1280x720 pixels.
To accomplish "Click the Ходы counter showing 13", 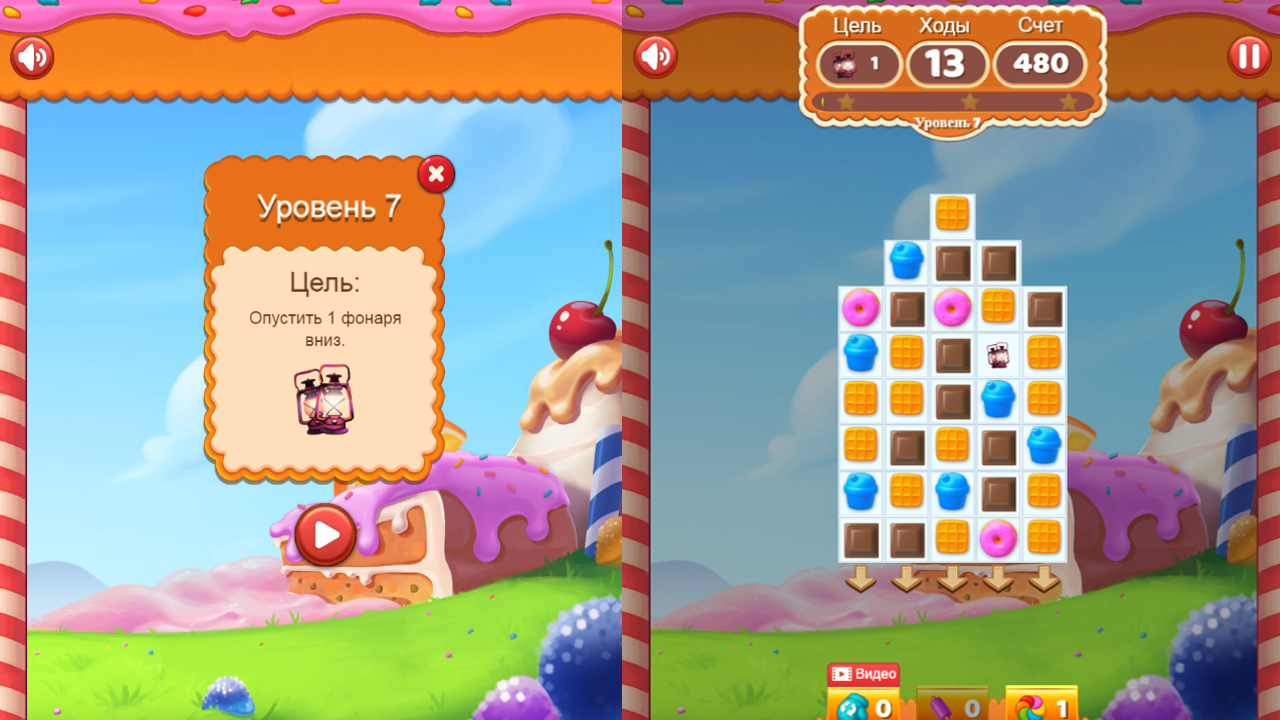I will tap(947, 64).
